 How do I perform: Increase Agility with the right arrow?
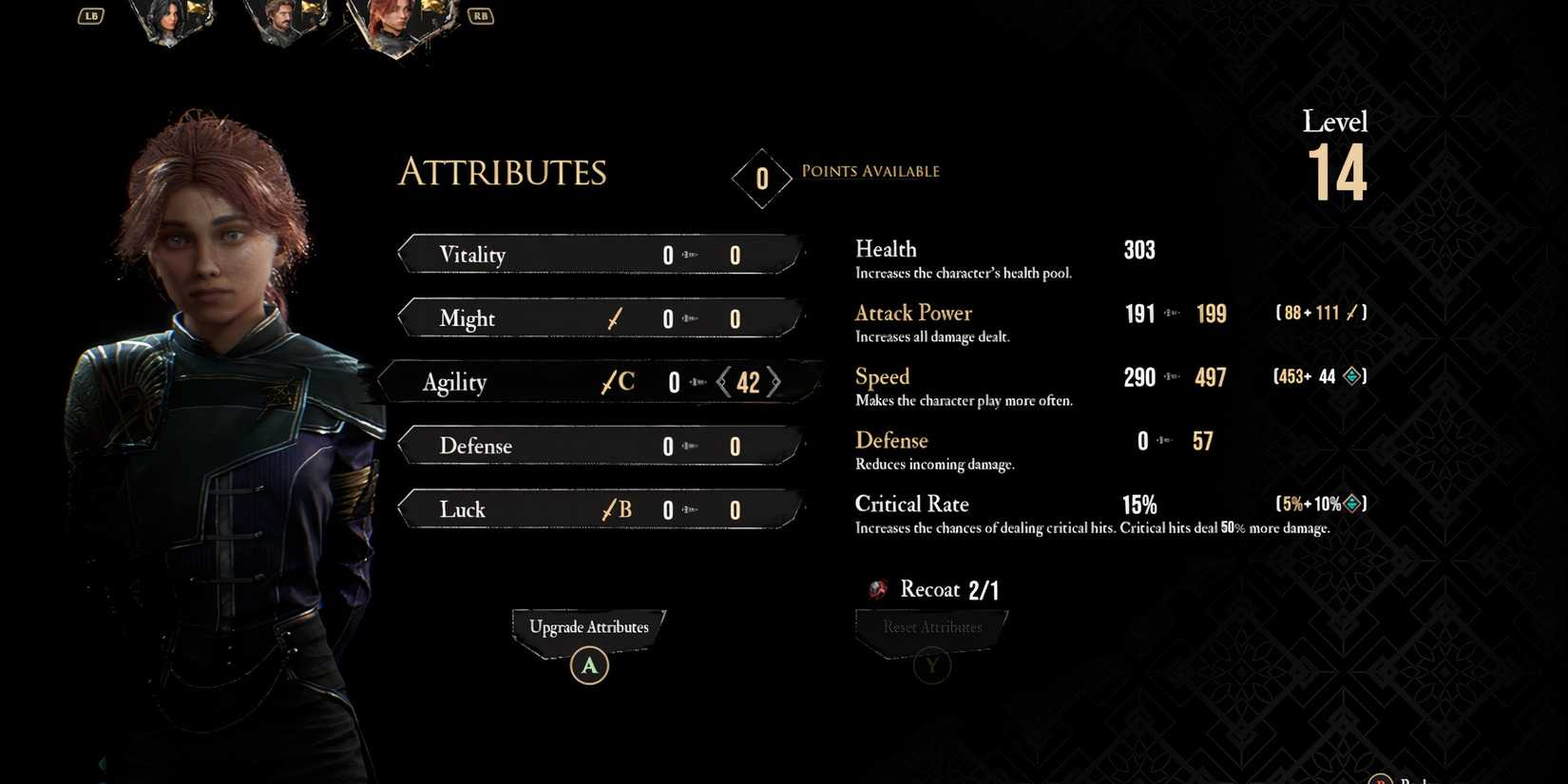[776, 382]
